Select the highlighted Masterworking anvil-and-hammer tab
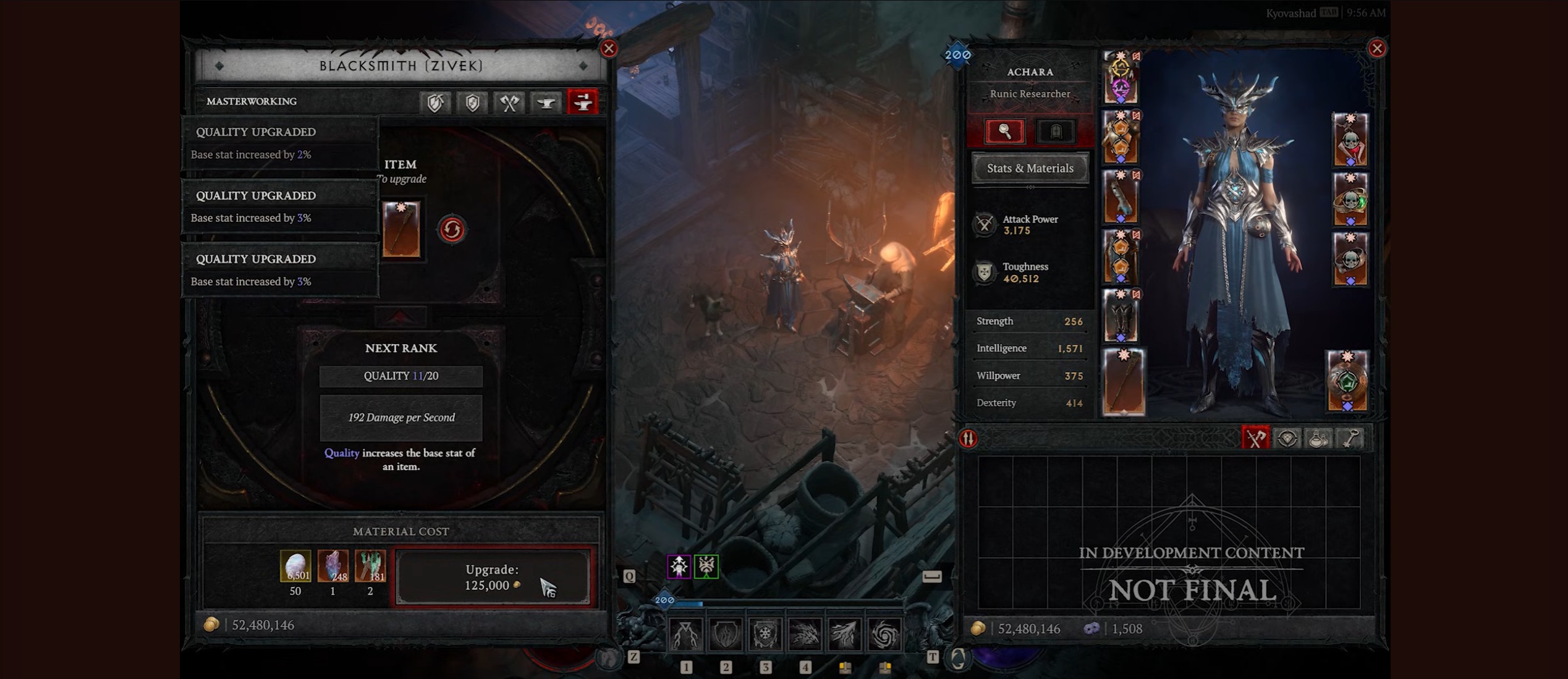This screenshot has width=1568, height=679. pyautogui.click(x=582, y=103)
